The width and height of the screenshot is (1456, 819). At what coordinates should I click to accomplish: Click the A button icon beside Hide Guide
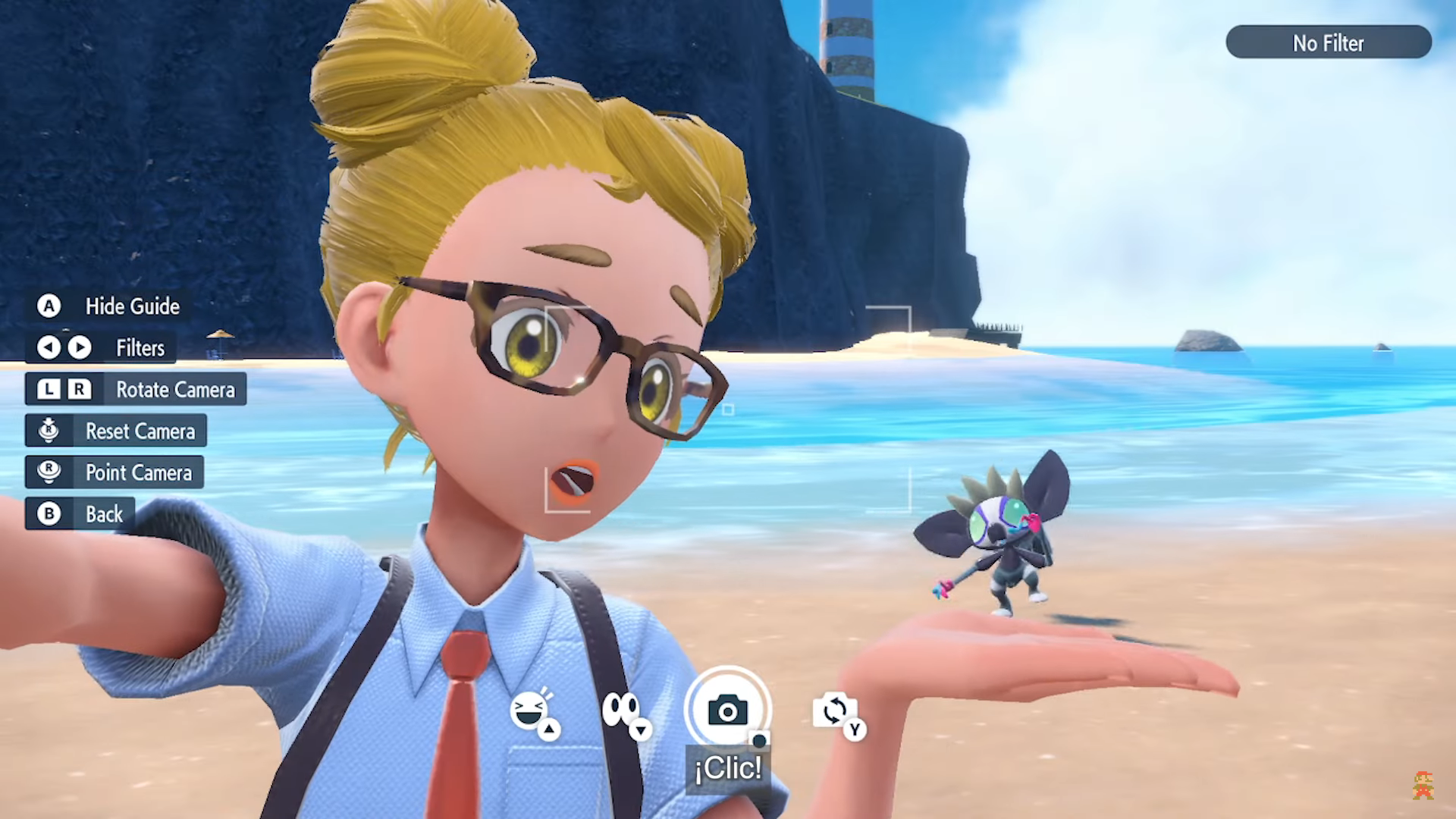pos(49,306)
